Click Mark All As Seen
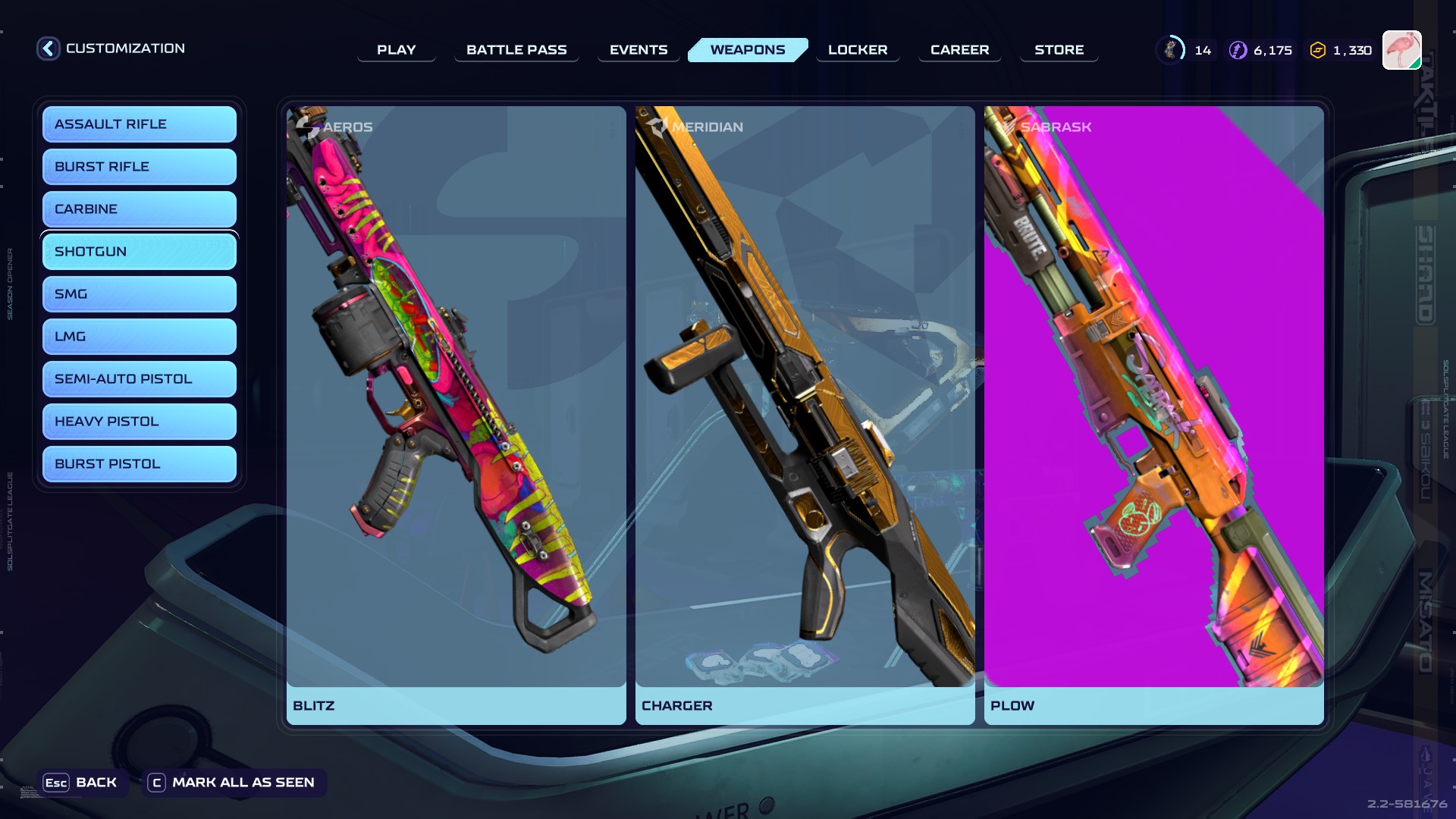 (x=234, y=783)
